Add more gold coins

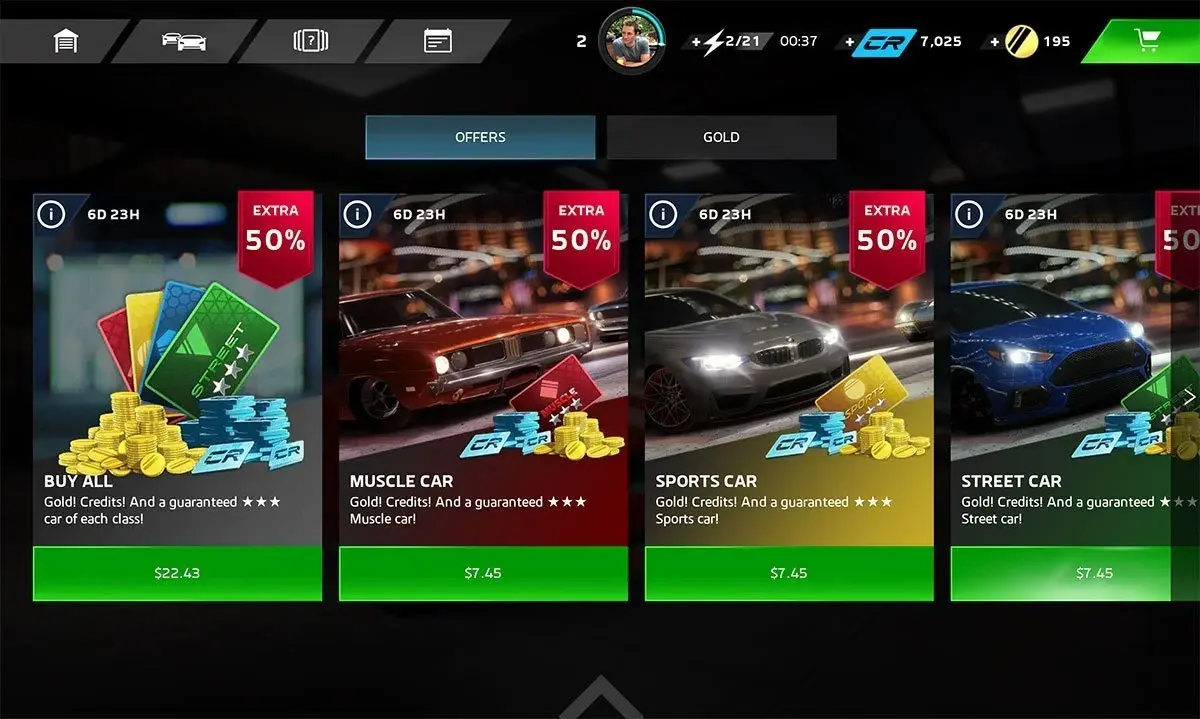coord(995,42)
